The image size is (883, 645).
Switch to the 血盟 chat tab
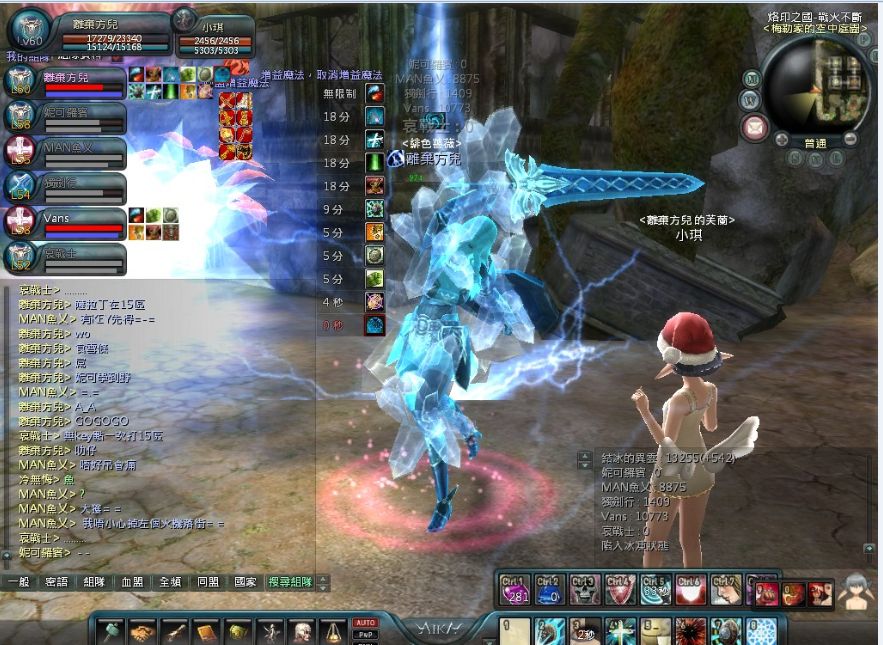[x=132, y=582]
